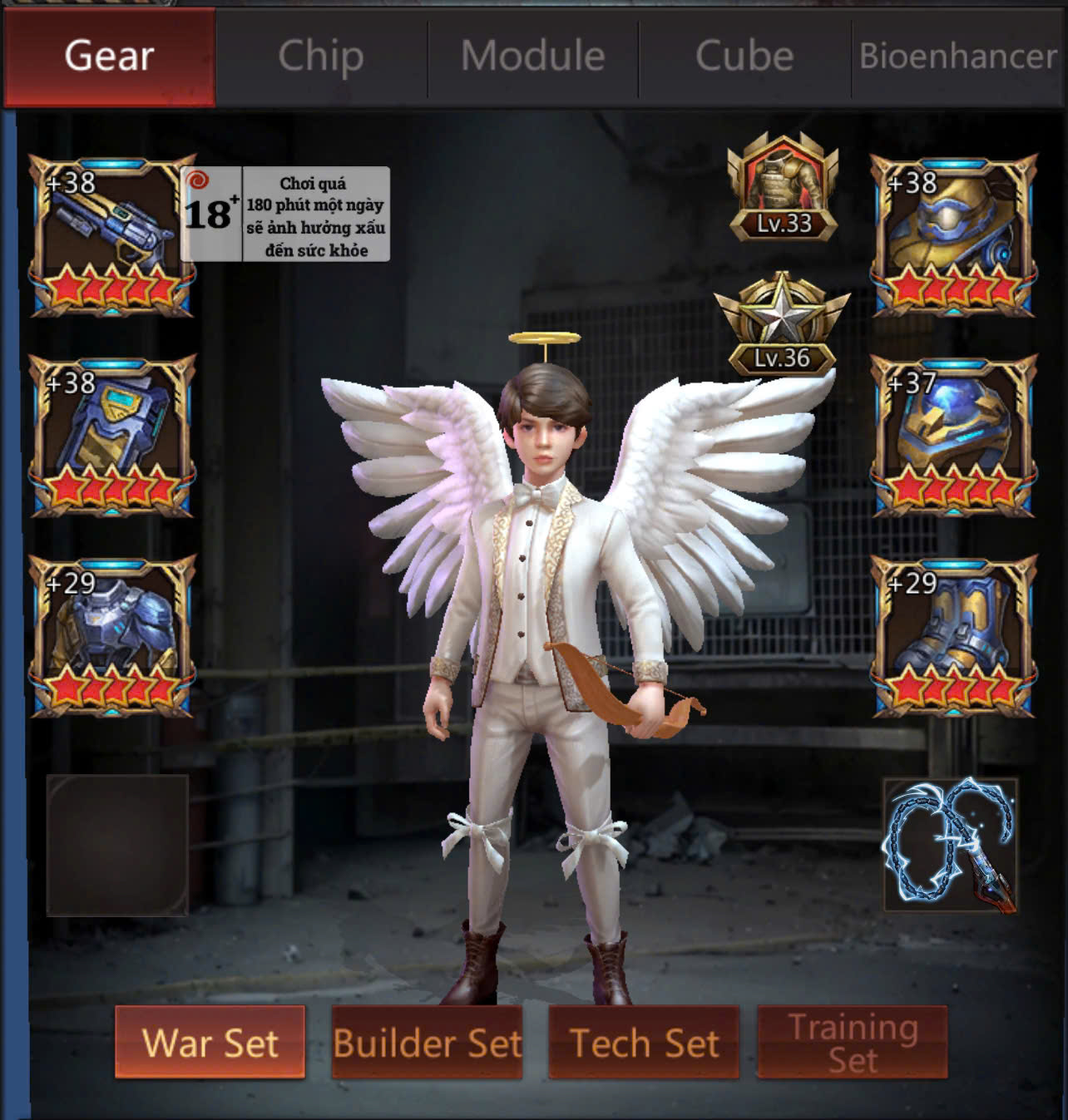Open the +38 blue device gear slot

point(112,436)
